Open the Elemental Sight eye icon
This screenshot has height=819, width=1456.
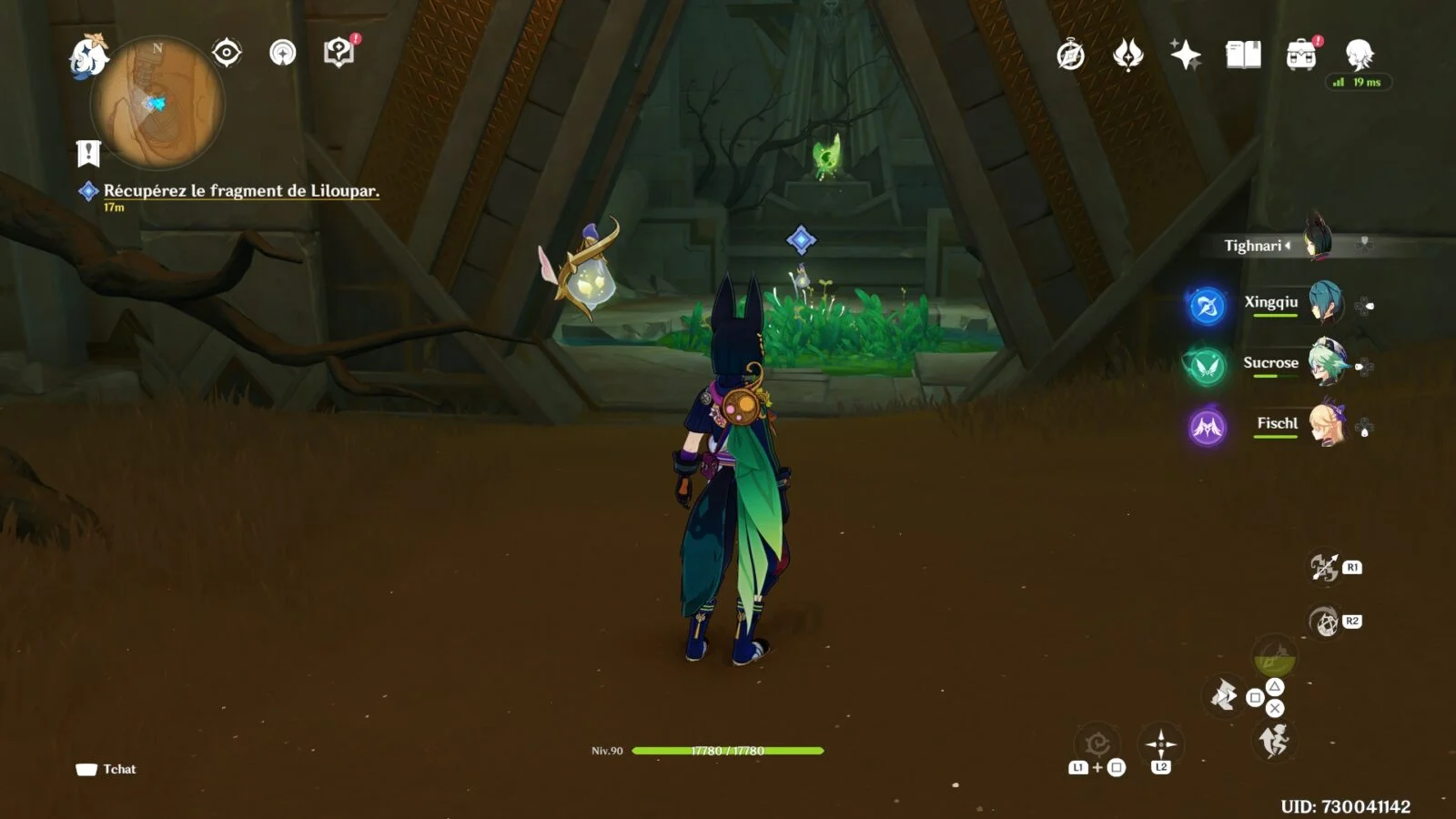click(x=227, y=53)
